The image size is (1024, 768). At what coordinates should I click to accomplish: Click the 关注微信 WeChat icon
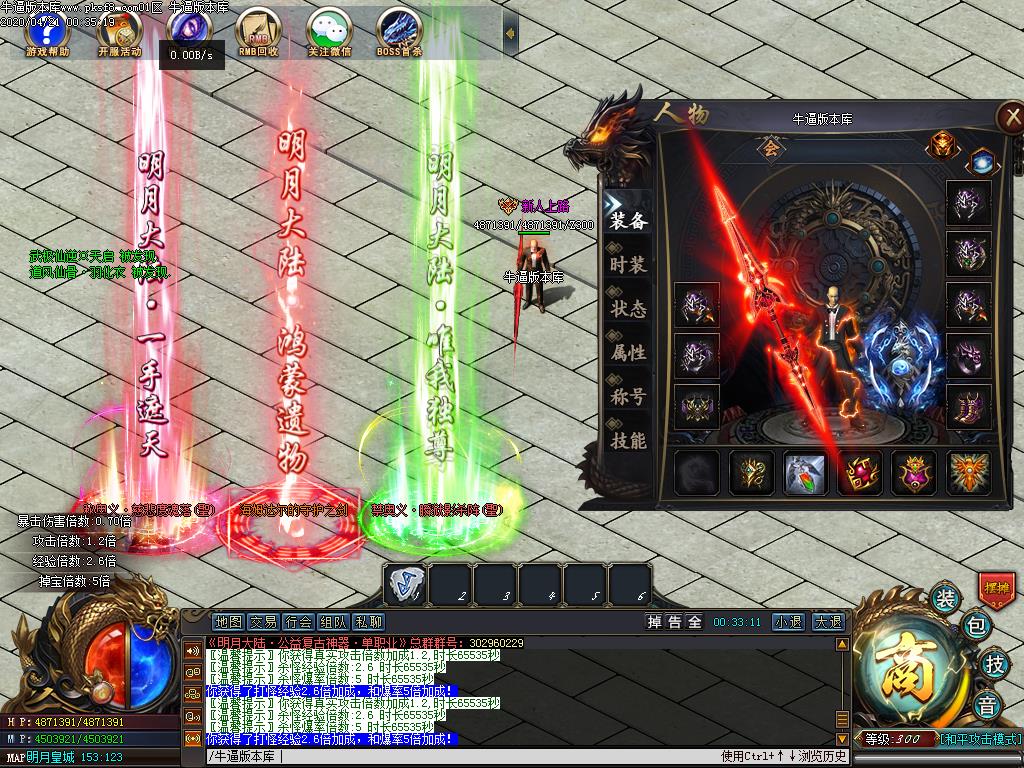point(329,32)
